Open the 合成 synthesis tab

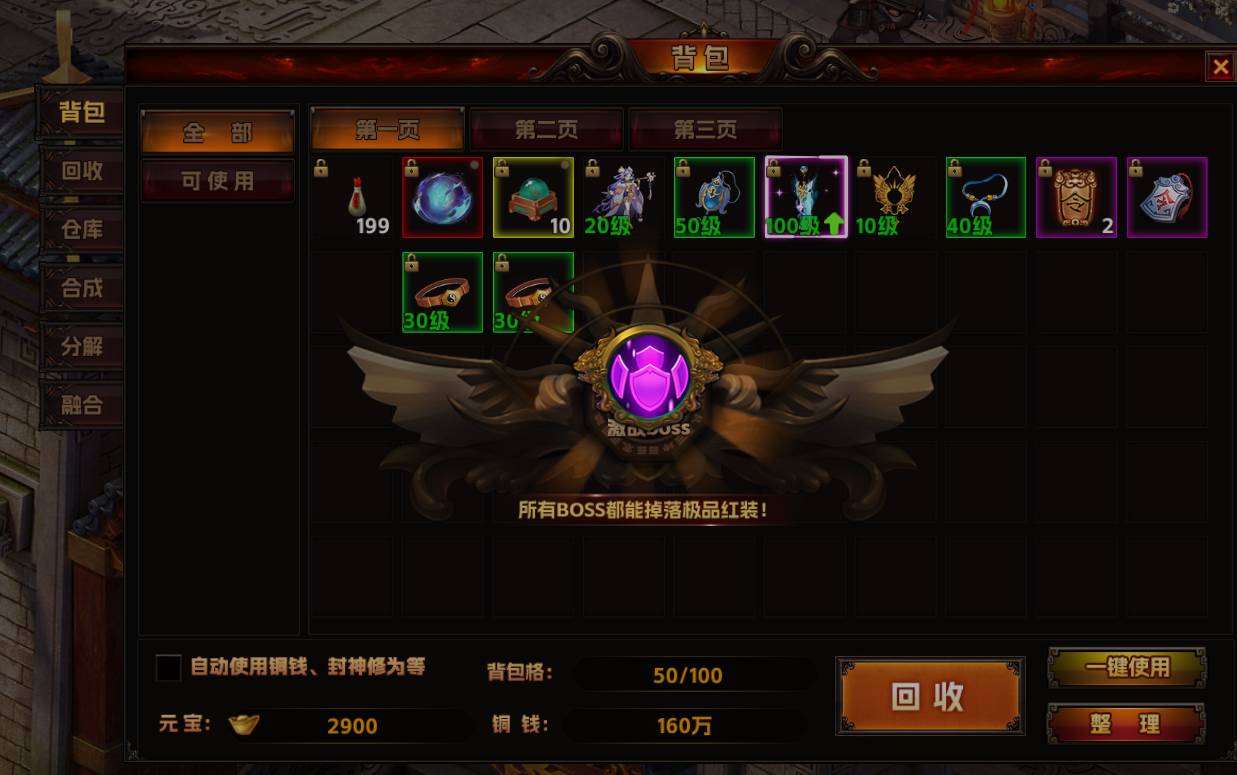click(x=82, y=288)
